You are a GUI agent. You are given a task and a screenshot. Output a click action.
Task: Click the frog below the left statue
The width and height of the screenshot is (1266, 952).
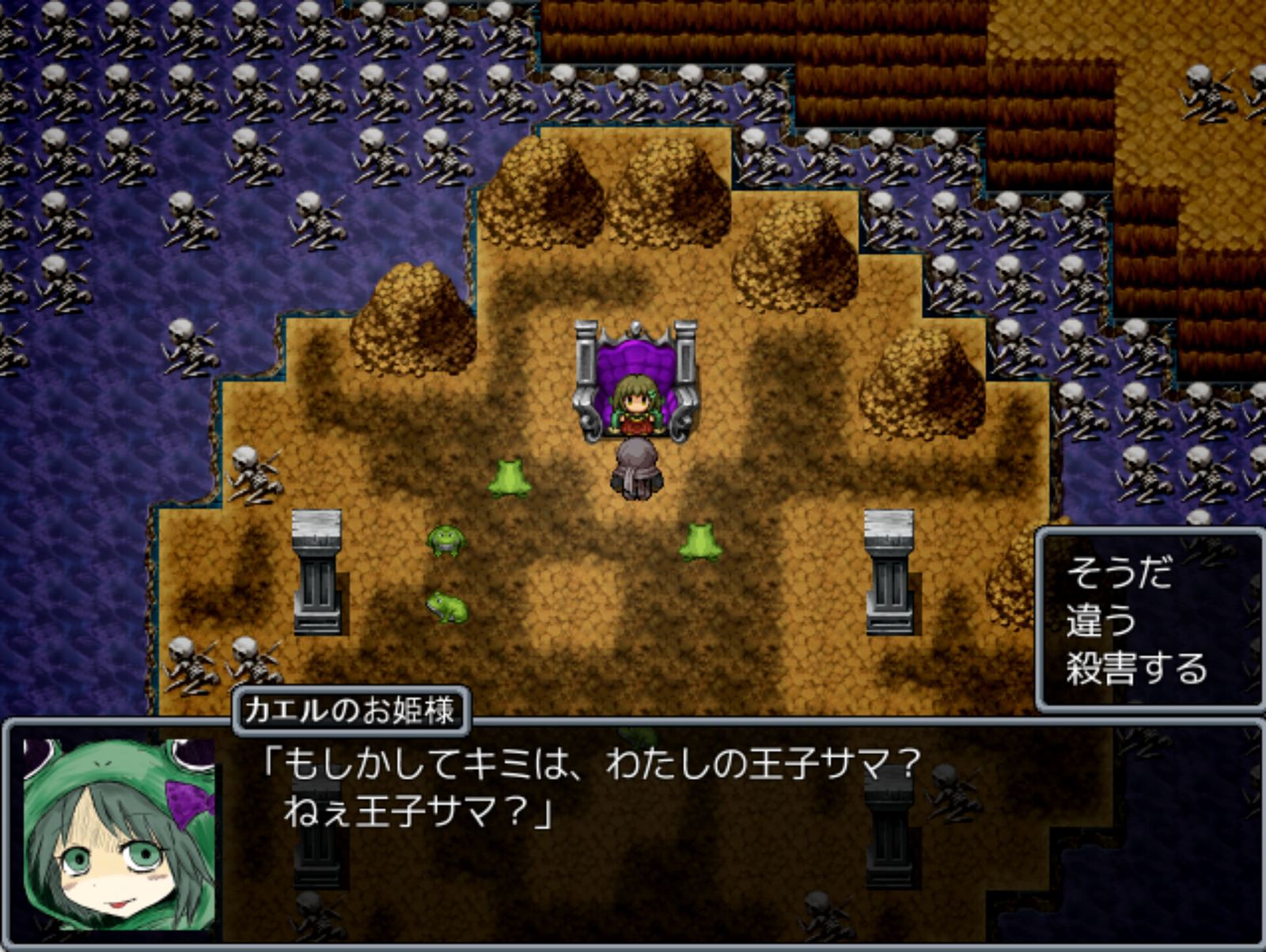pos(447,609)
